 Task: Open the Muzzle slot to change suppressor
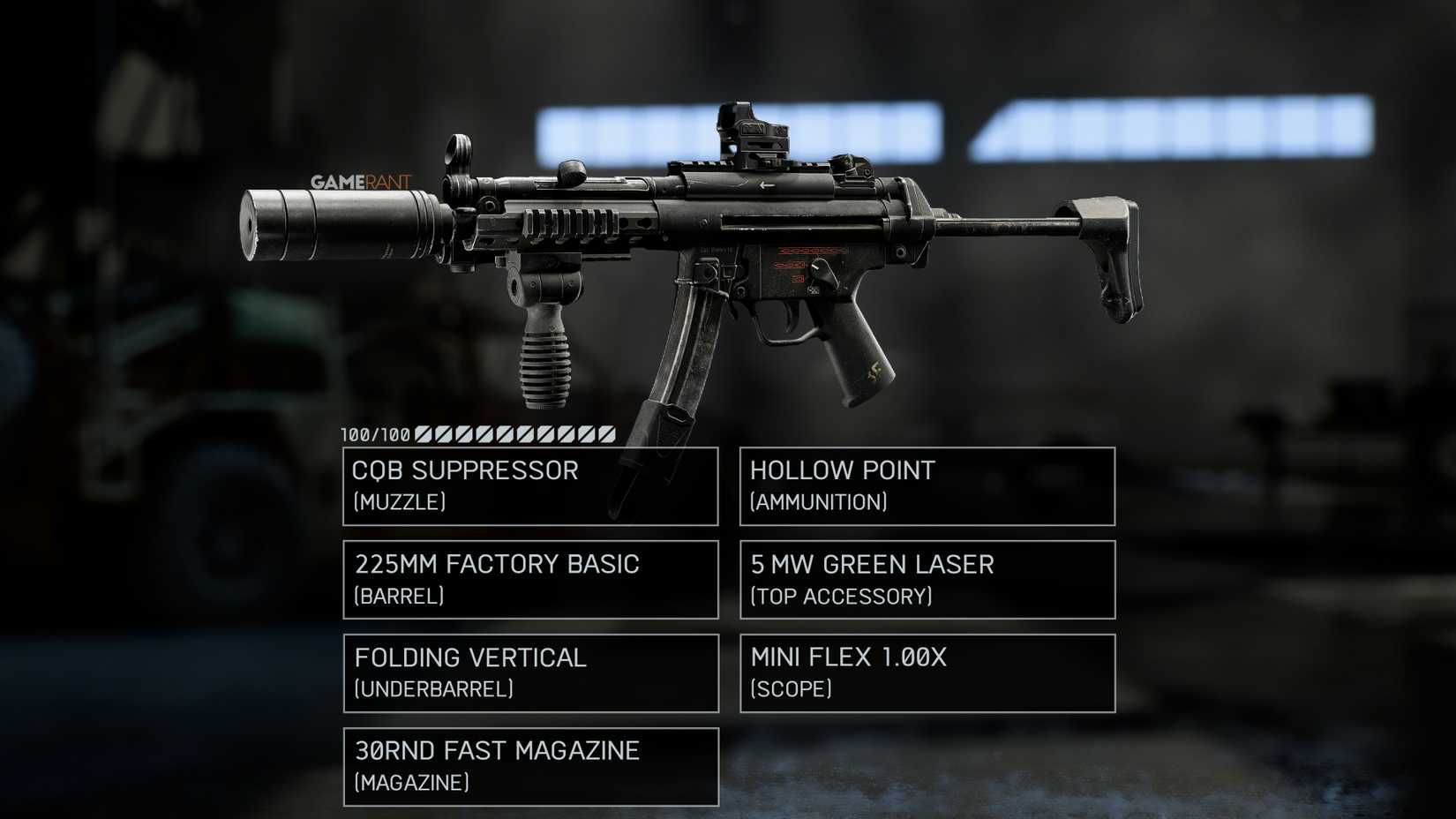(529, 485)
